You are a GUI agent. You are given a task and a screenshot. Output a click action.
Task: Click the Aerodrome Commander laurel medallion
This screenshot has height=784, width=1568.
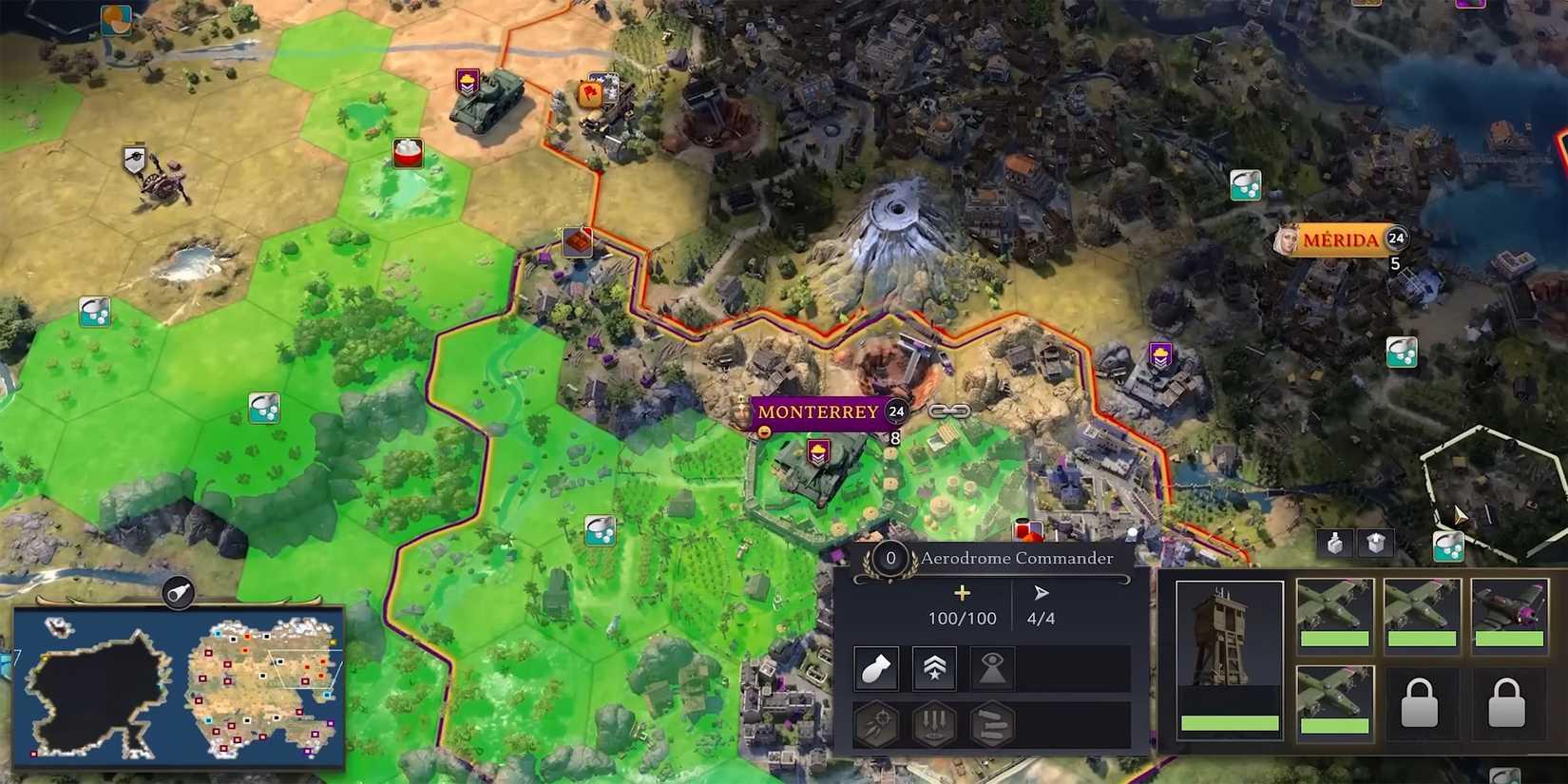click(890, 560)
